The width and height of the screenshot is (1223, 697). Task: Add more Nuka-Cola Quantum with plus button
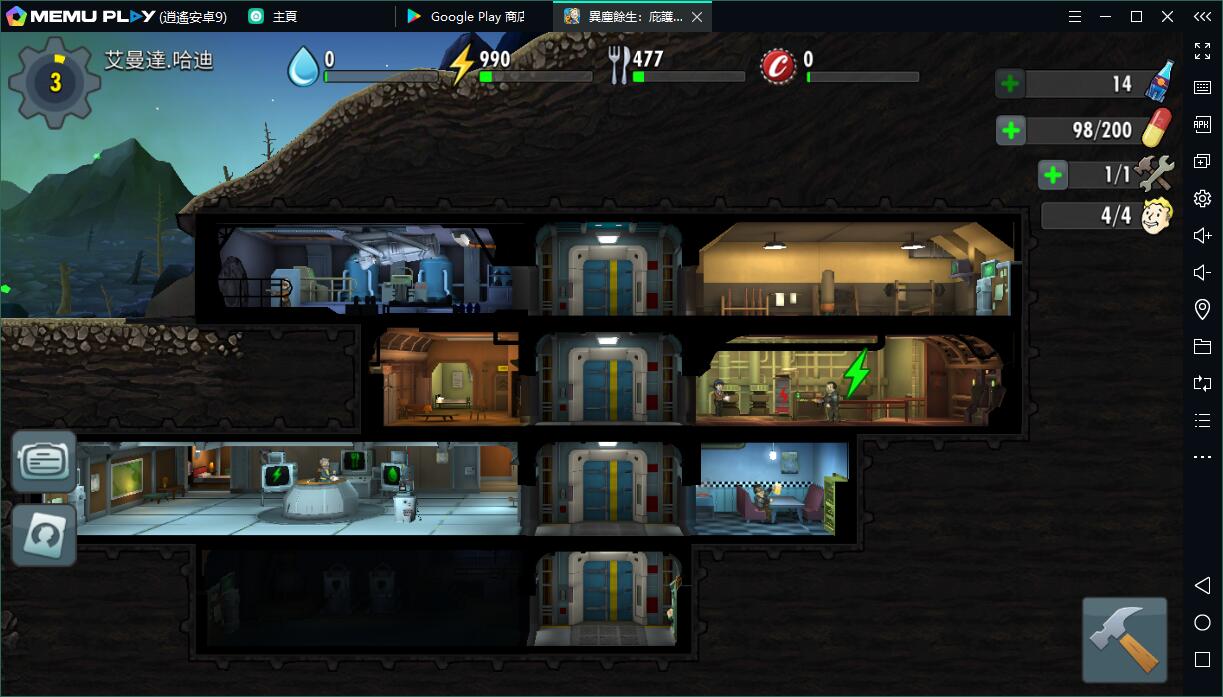(1010, 84)
